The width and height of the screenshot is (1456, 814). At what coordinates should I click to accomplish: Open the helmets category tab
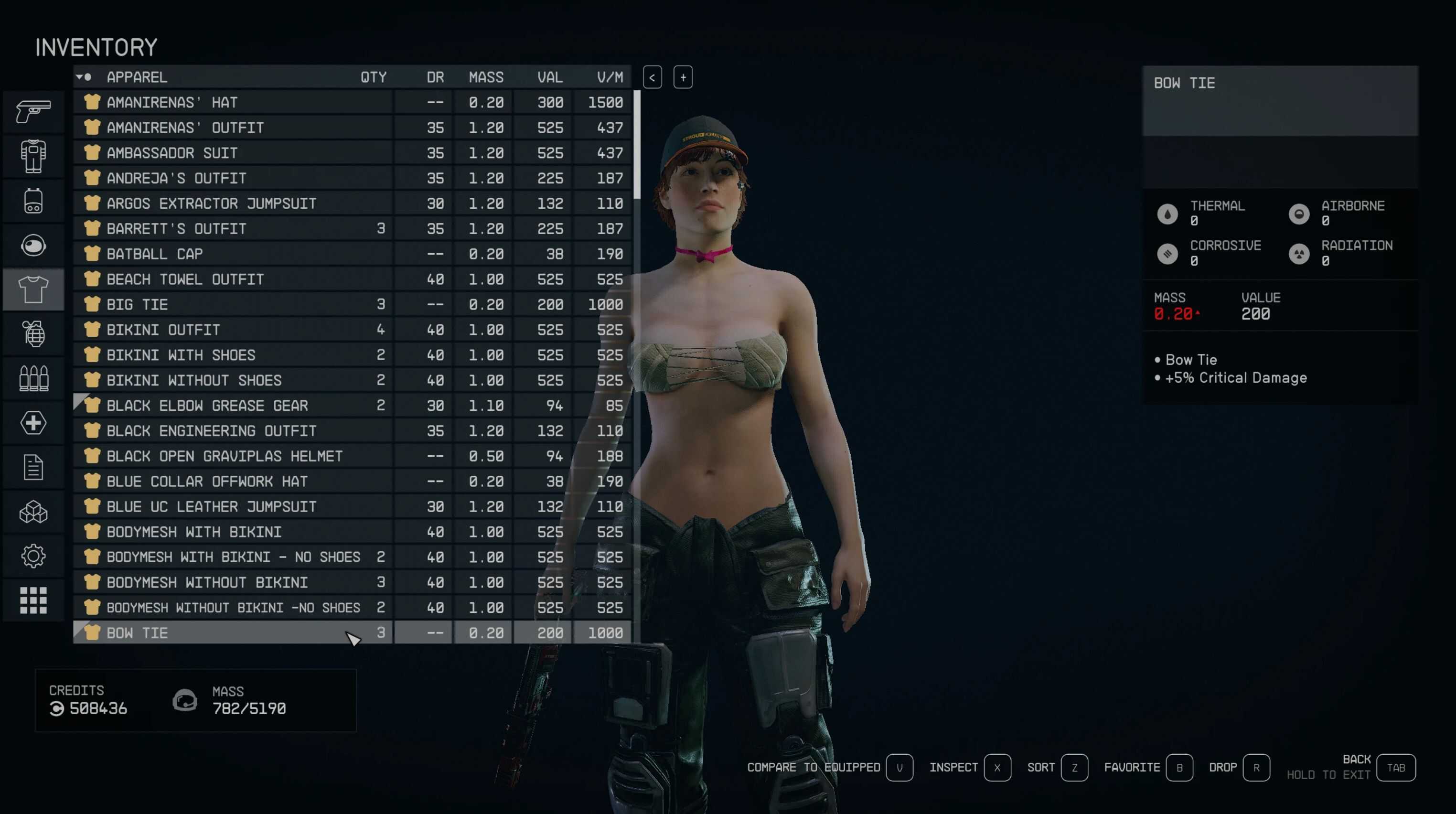tap(33, 246)
